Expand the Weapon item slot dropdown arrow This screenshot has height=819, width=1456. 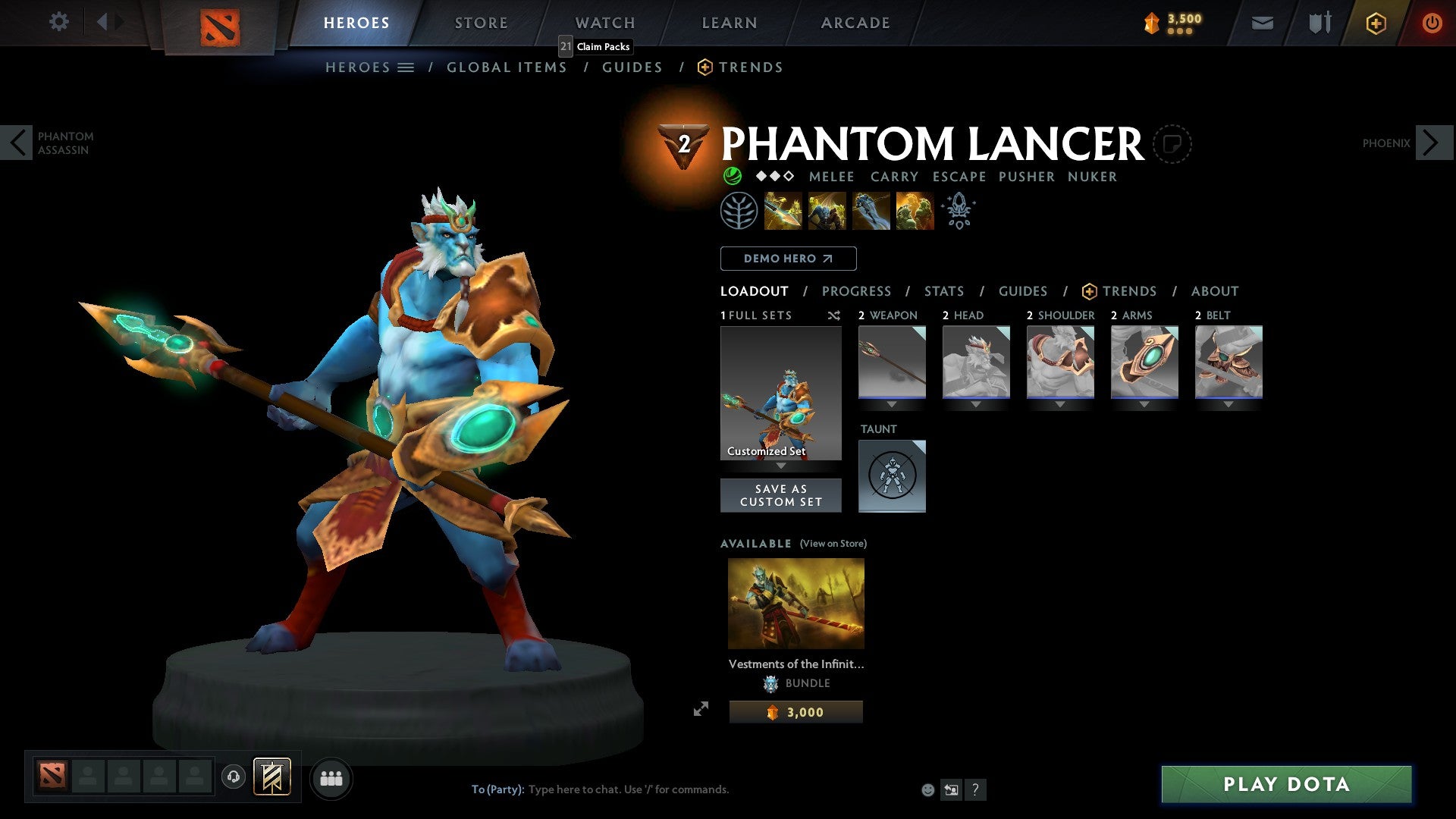click(x=892, y=404)
